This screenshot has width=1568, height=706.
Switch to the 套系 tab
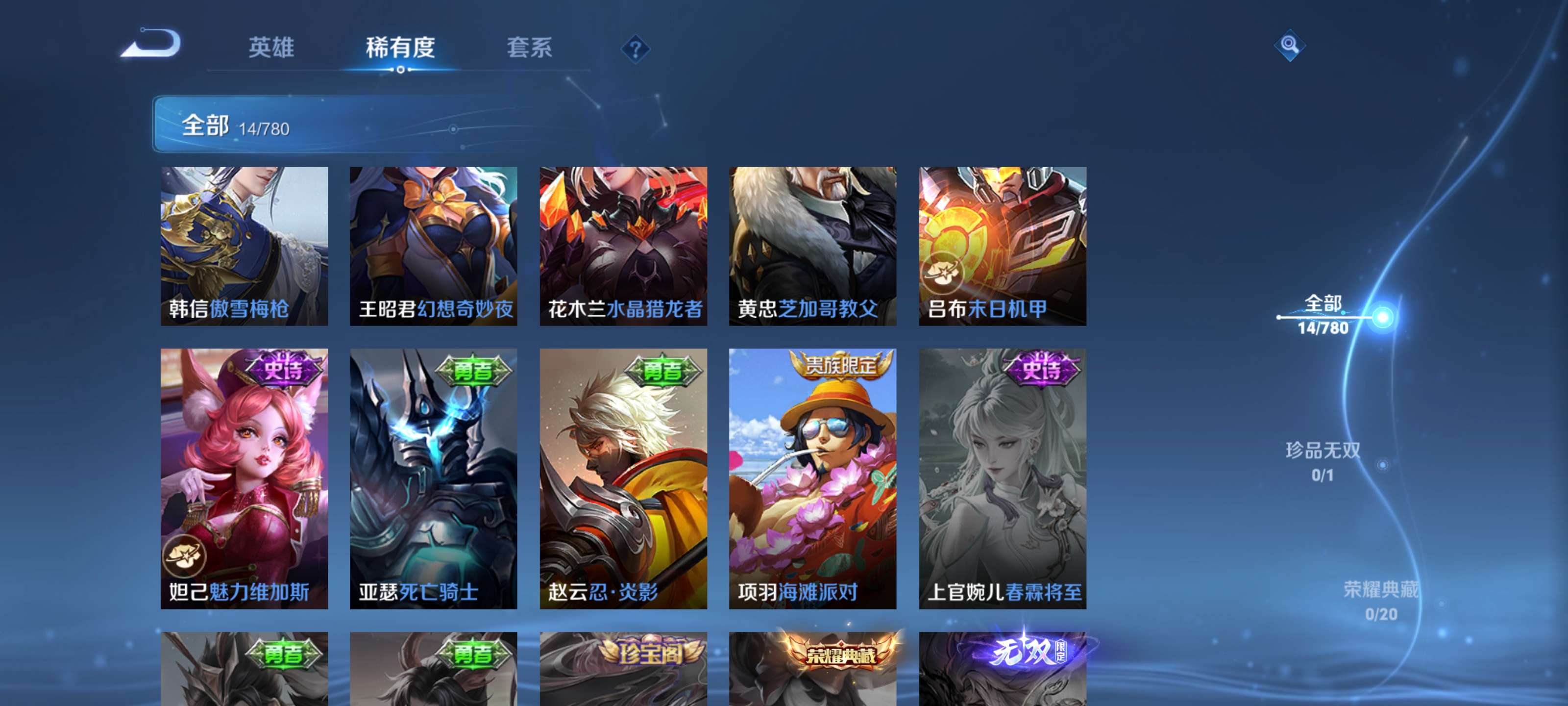coord(531,48)
